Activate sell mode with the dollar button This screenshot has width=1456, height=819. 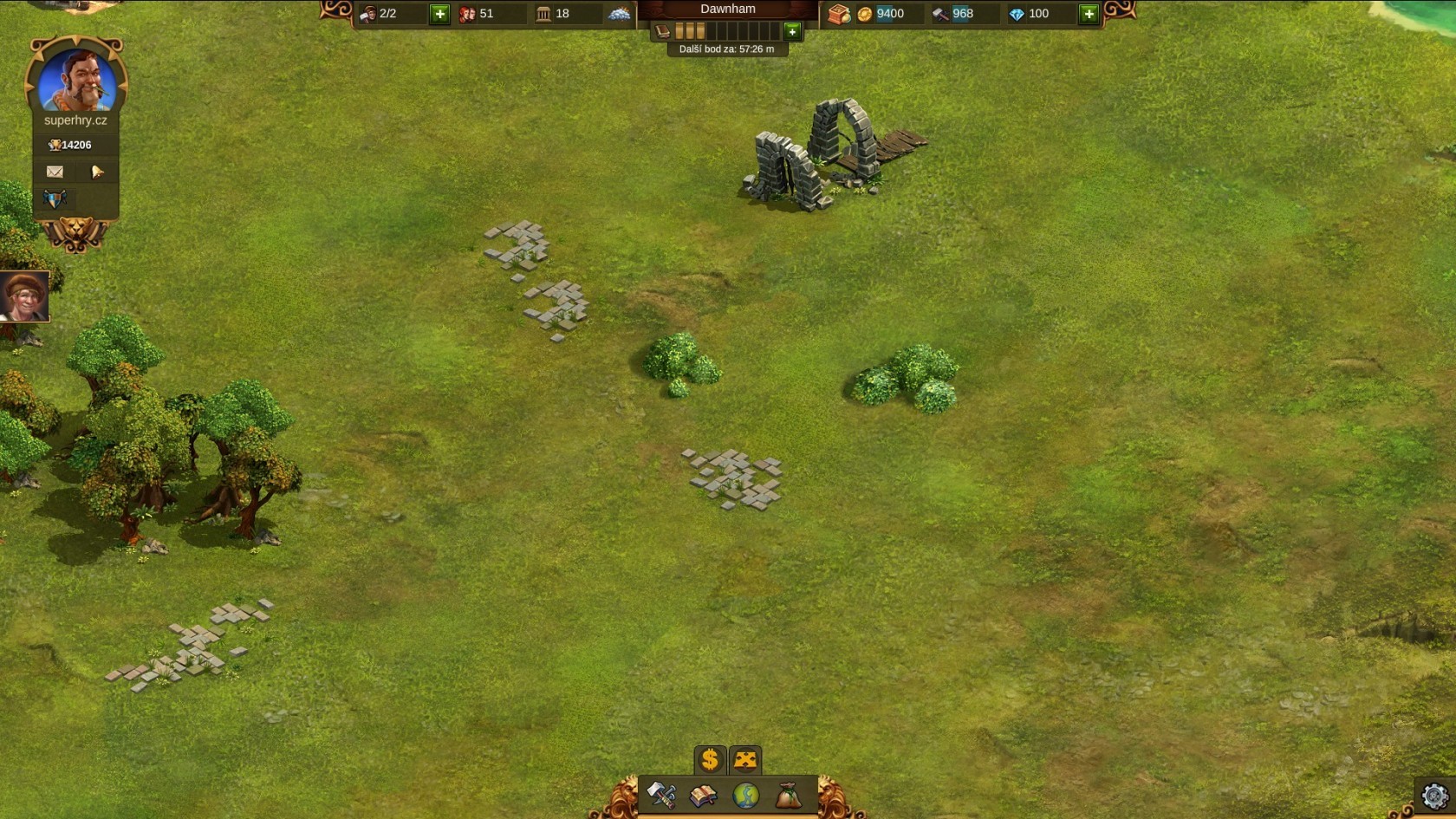pos(710,760)
